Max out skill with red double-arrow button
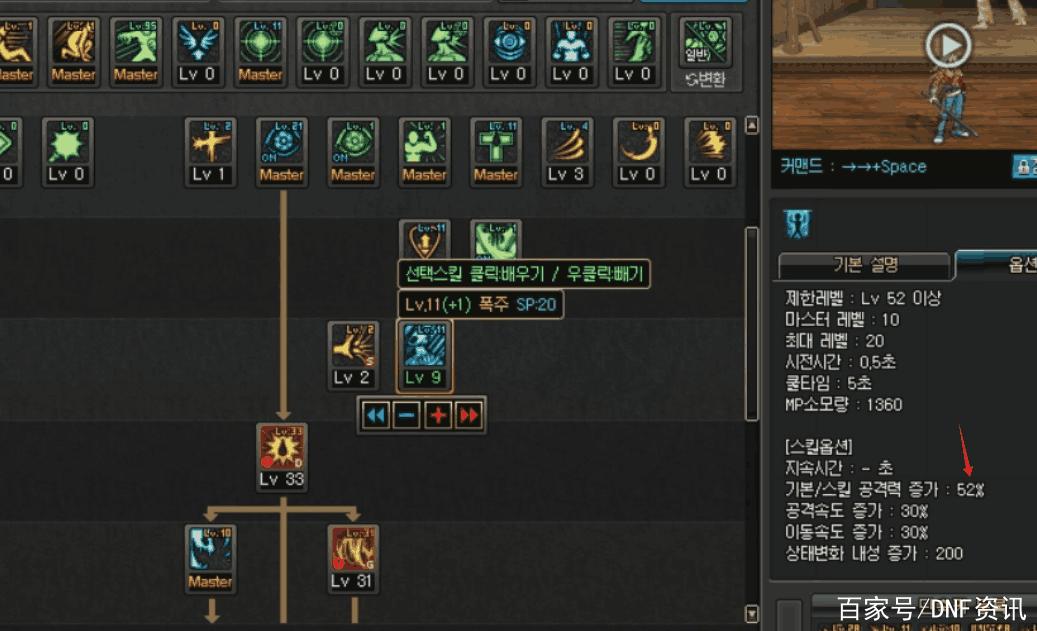 pos(468,415)
